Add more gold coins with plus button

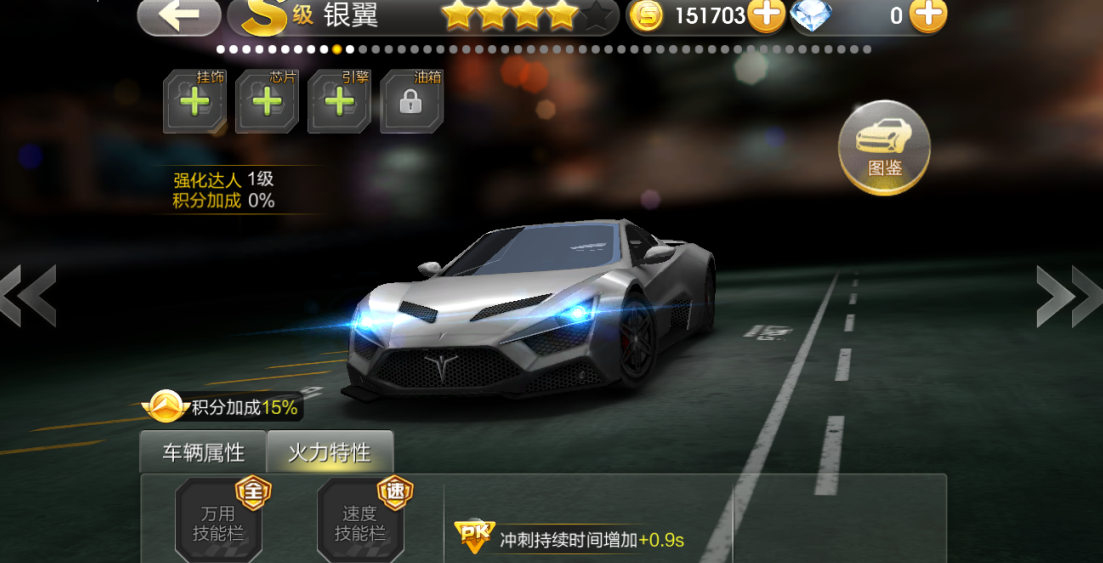coord(766,15)
